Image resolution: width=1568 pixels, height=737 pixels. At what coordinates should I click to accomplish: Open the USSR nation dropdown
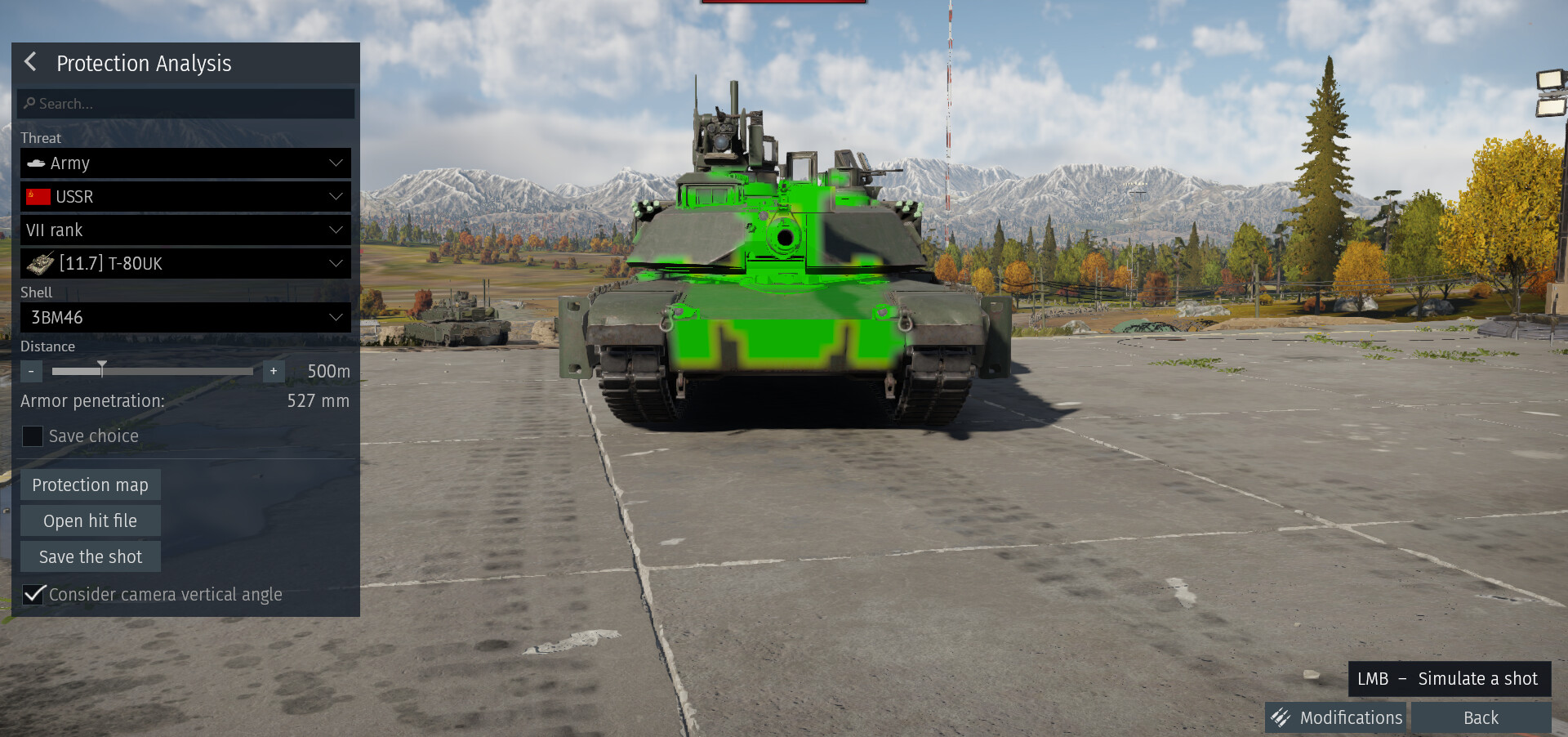click(x=185, y=197)
